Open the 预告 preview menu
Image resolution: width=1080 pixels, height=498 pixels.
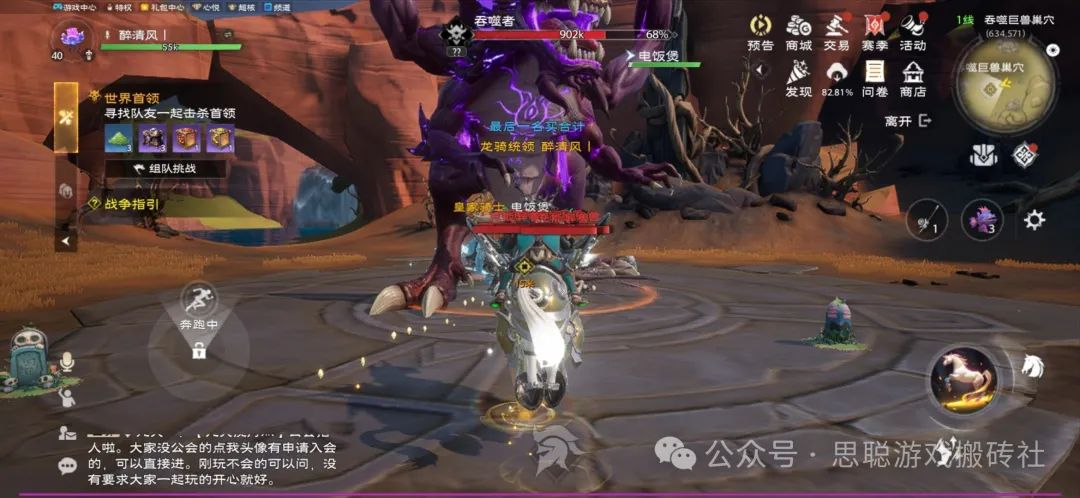pos(760,31)
